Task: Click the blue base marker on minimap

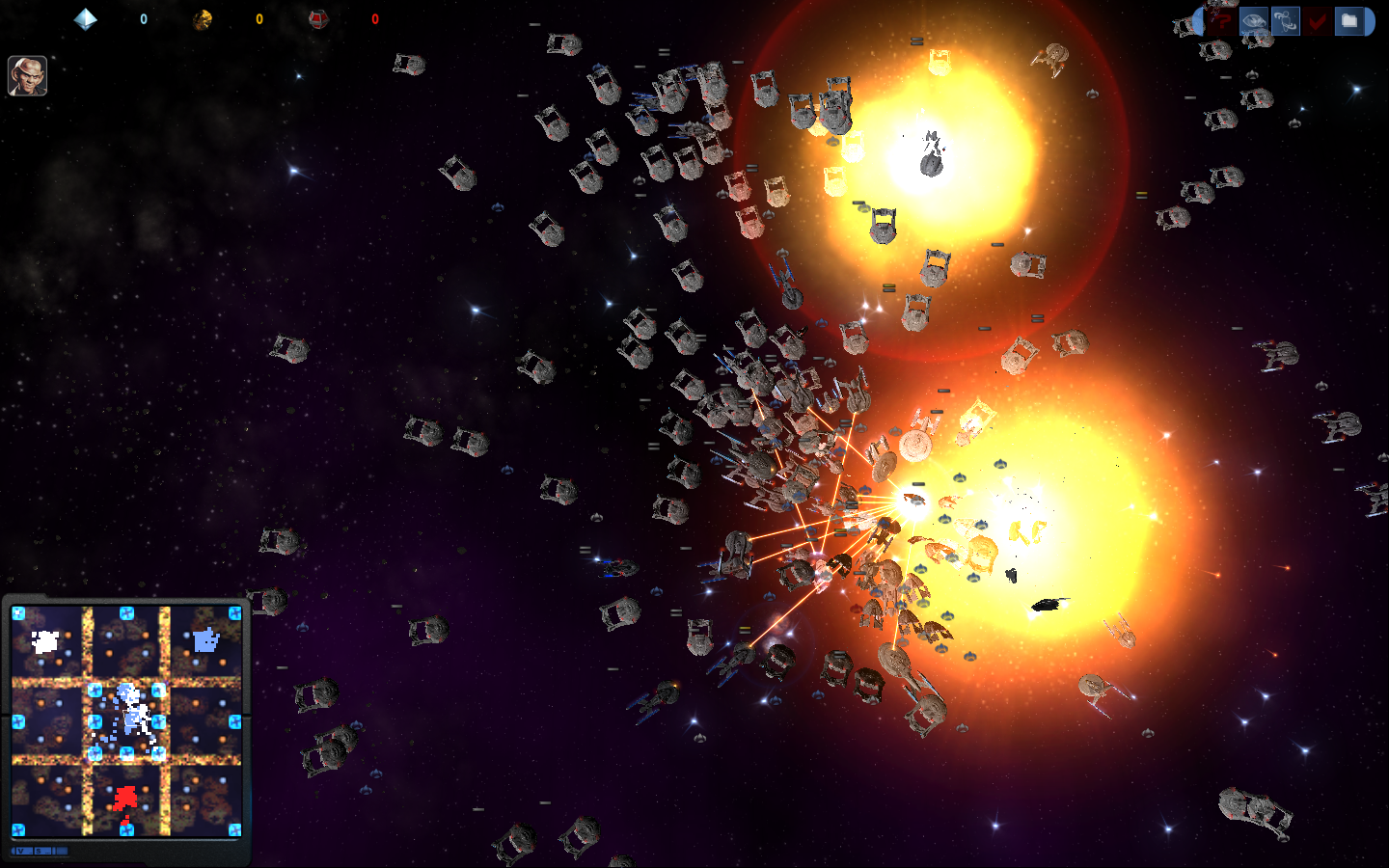Action: click(205, 639)
